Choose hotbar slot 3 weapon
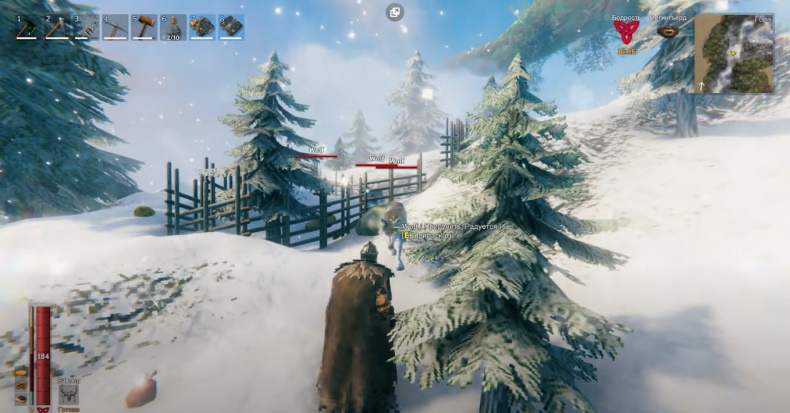 point(87,27)
